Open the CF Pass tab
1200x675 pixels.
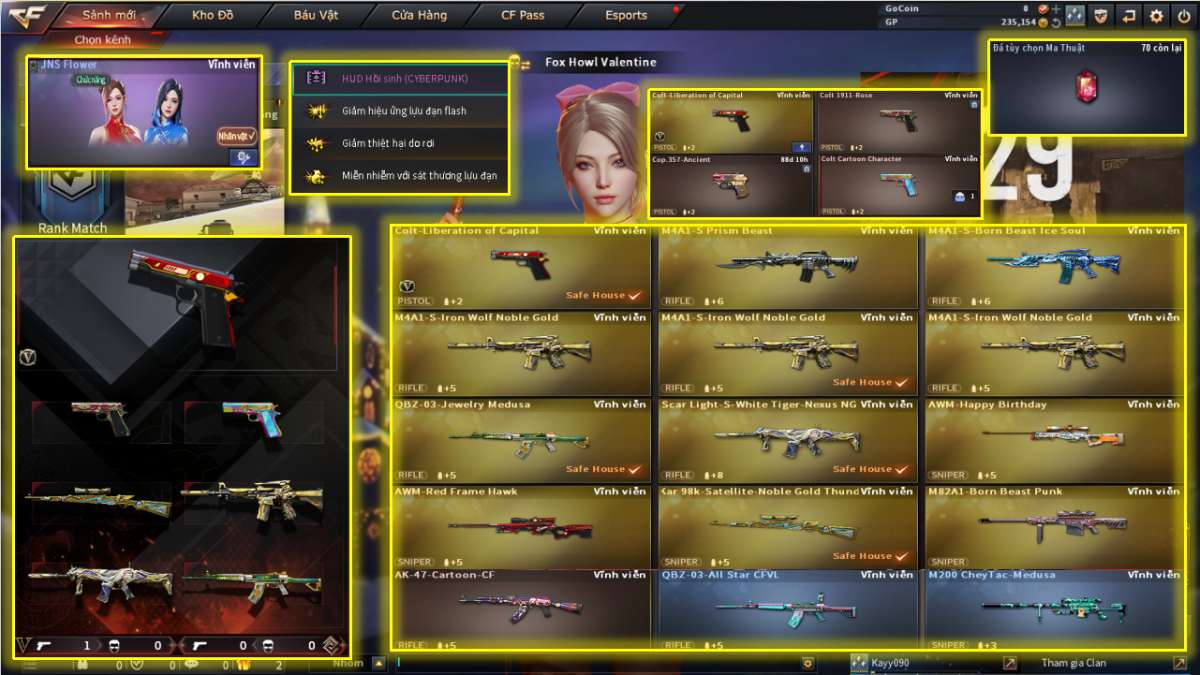click(x=523, y=15)
